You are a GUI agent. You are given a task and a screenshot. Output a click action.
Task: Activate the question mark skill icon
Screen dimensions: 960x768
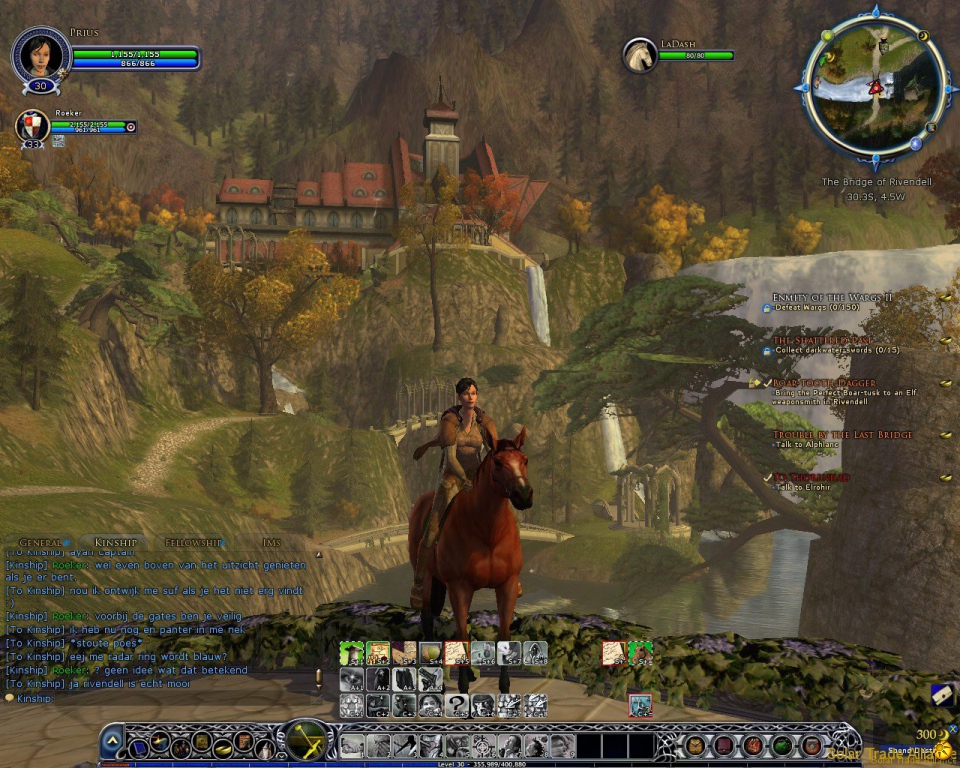coord(457,705)
